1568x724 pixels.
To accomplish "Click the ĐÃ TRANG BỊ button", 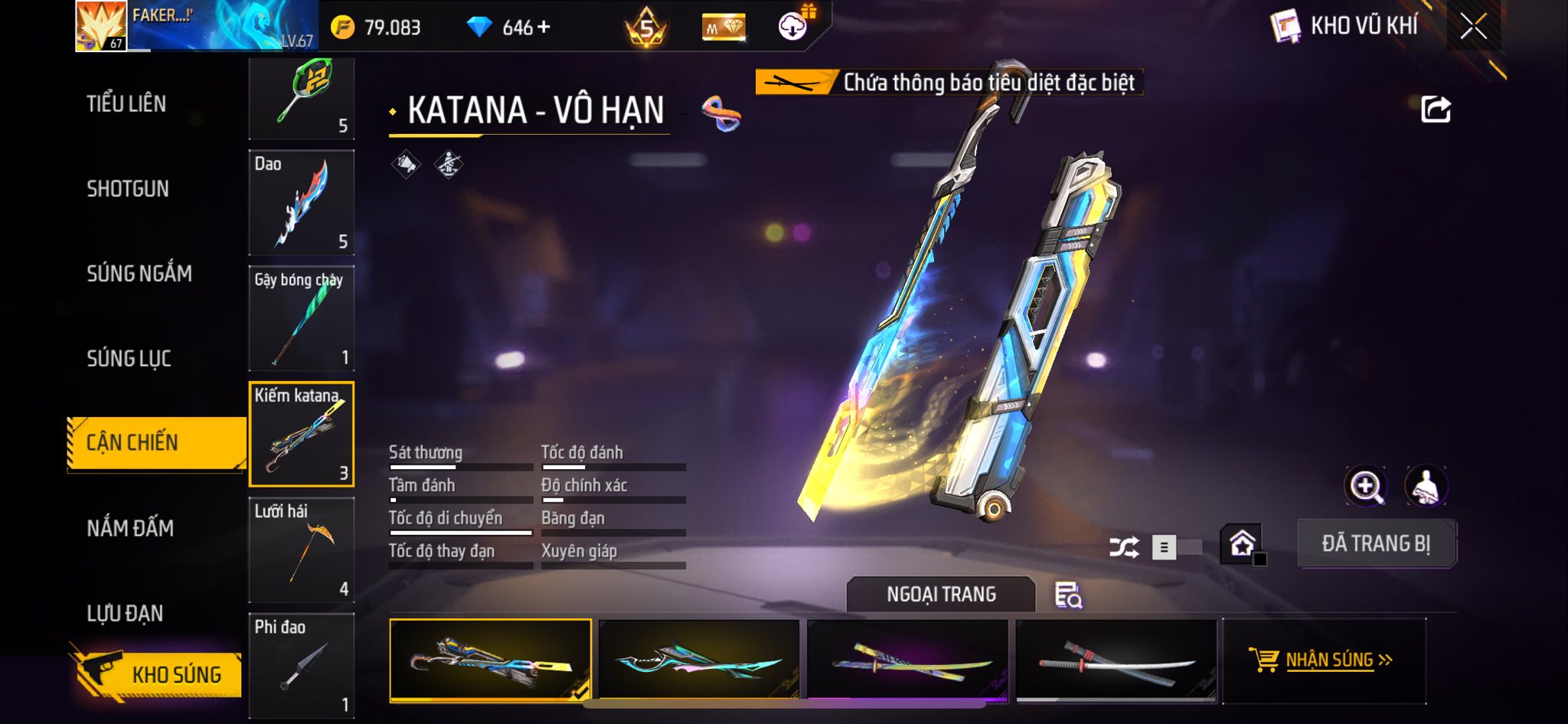I will [1376, 543].
